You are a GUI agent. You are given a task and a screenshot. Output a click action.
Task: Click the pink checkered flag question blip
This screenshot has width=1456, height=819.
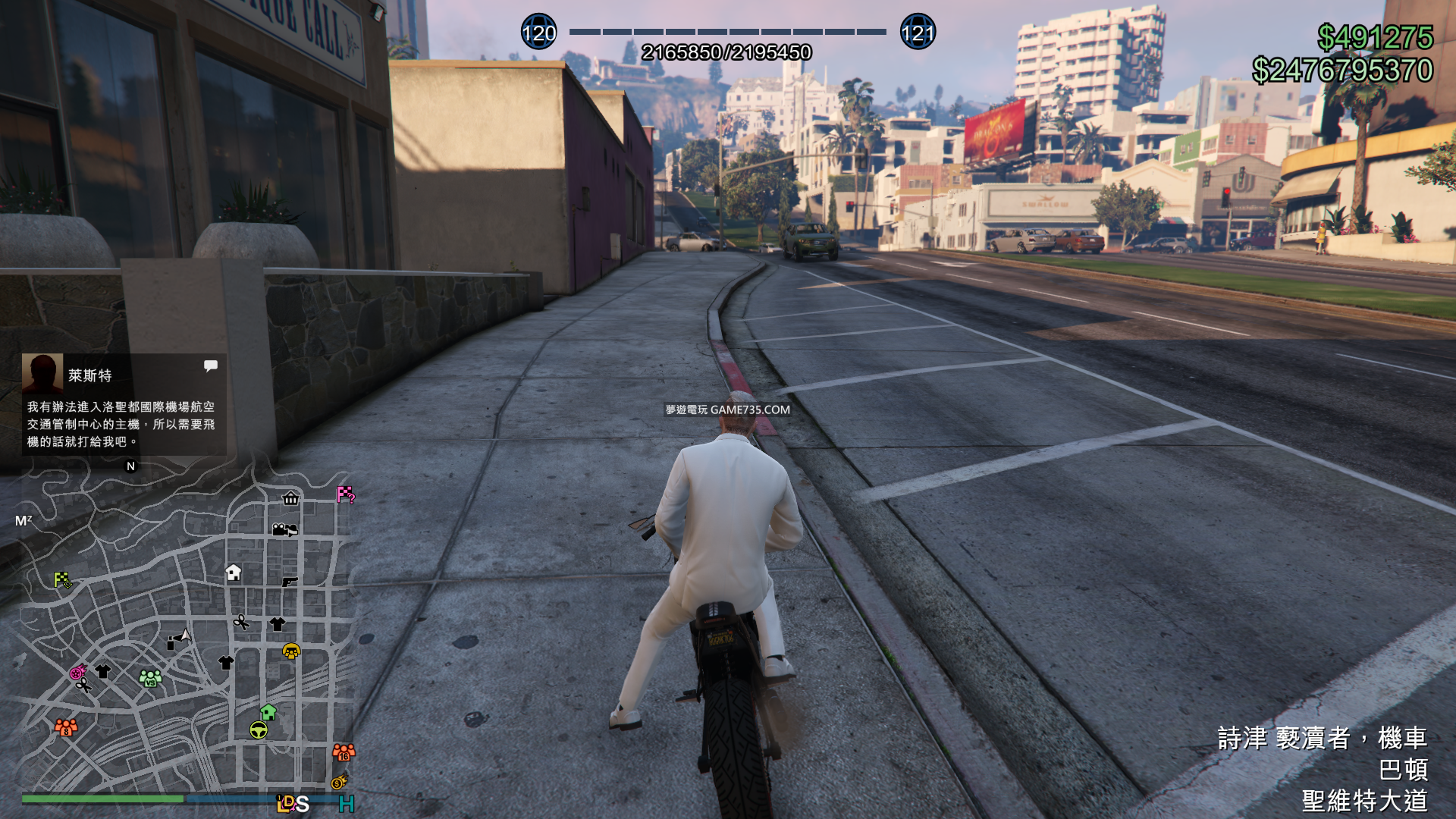(x=346, y=495)
